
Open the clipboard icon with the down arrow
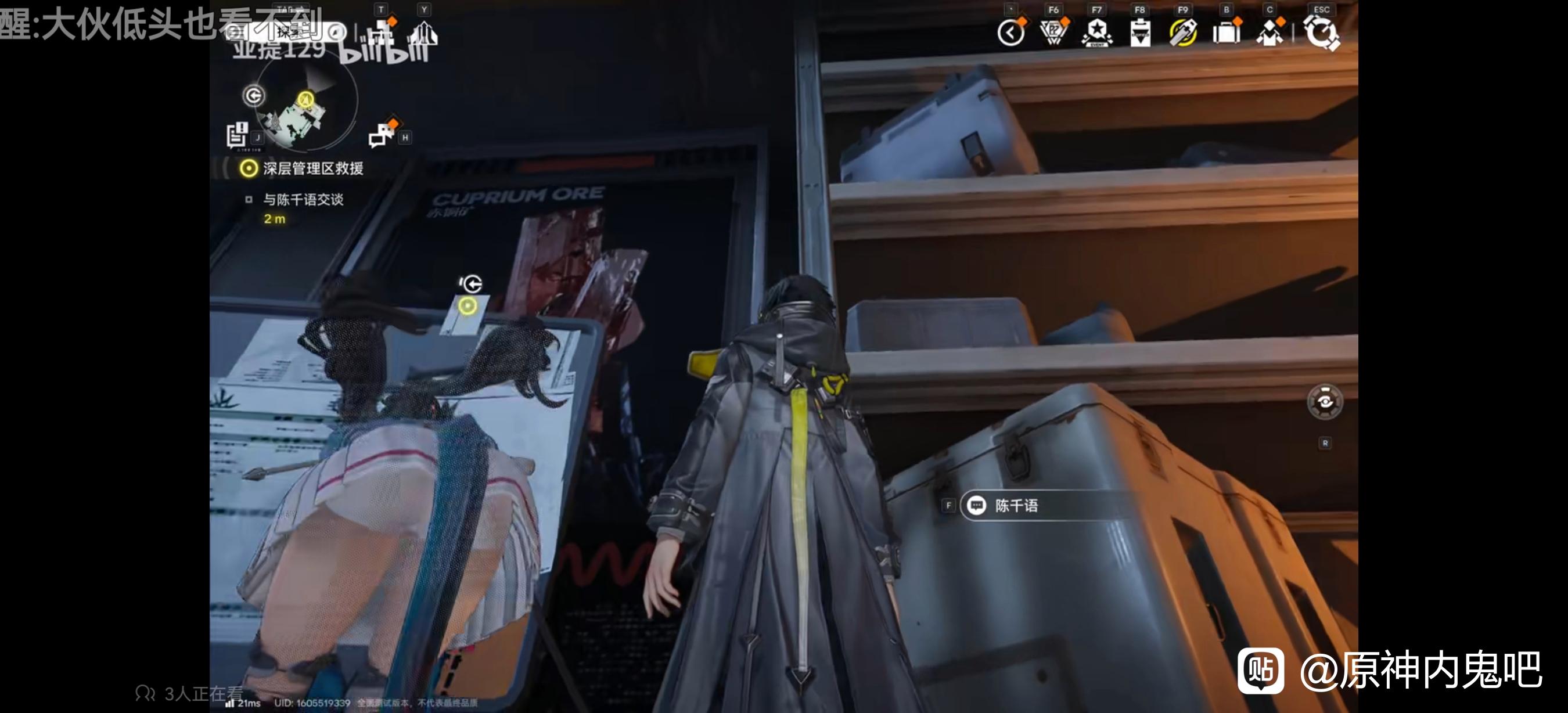coord(1140,33)
